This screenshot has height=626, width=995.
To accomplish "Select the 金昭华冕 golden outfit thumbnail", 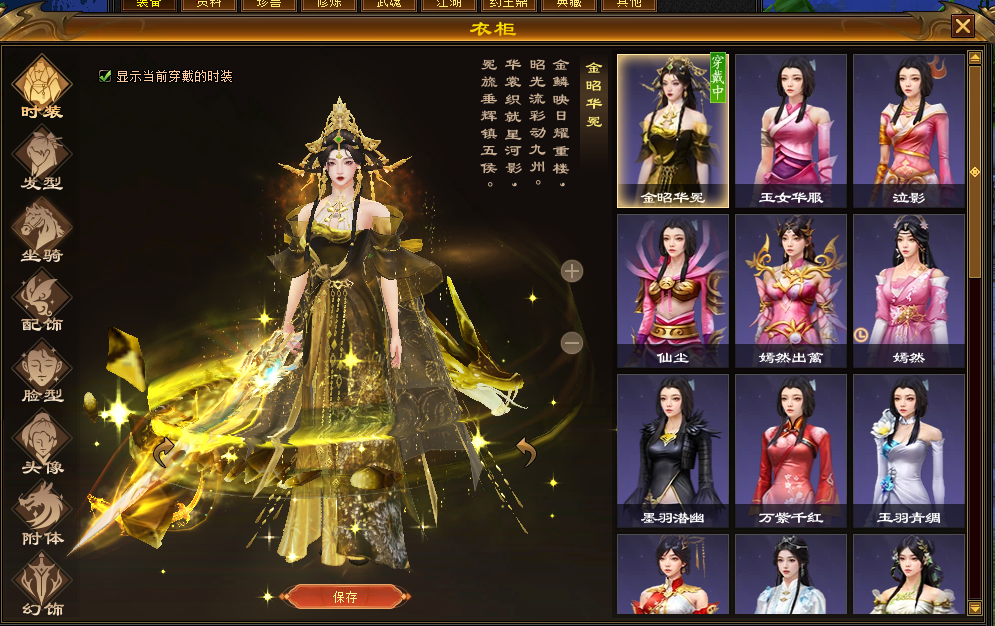I will click(673, 130).
